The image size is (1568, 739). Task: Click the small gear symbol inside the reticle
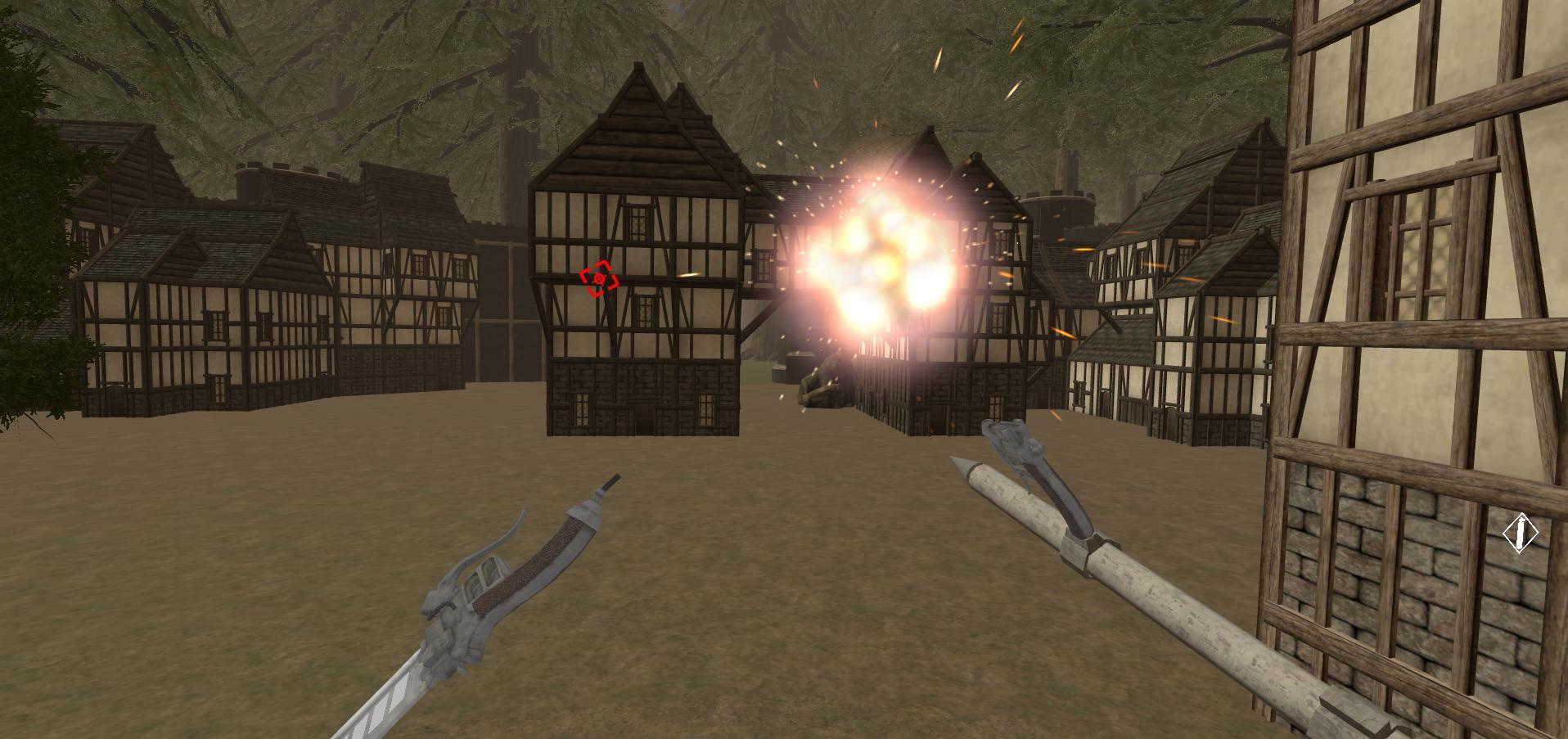600,278
